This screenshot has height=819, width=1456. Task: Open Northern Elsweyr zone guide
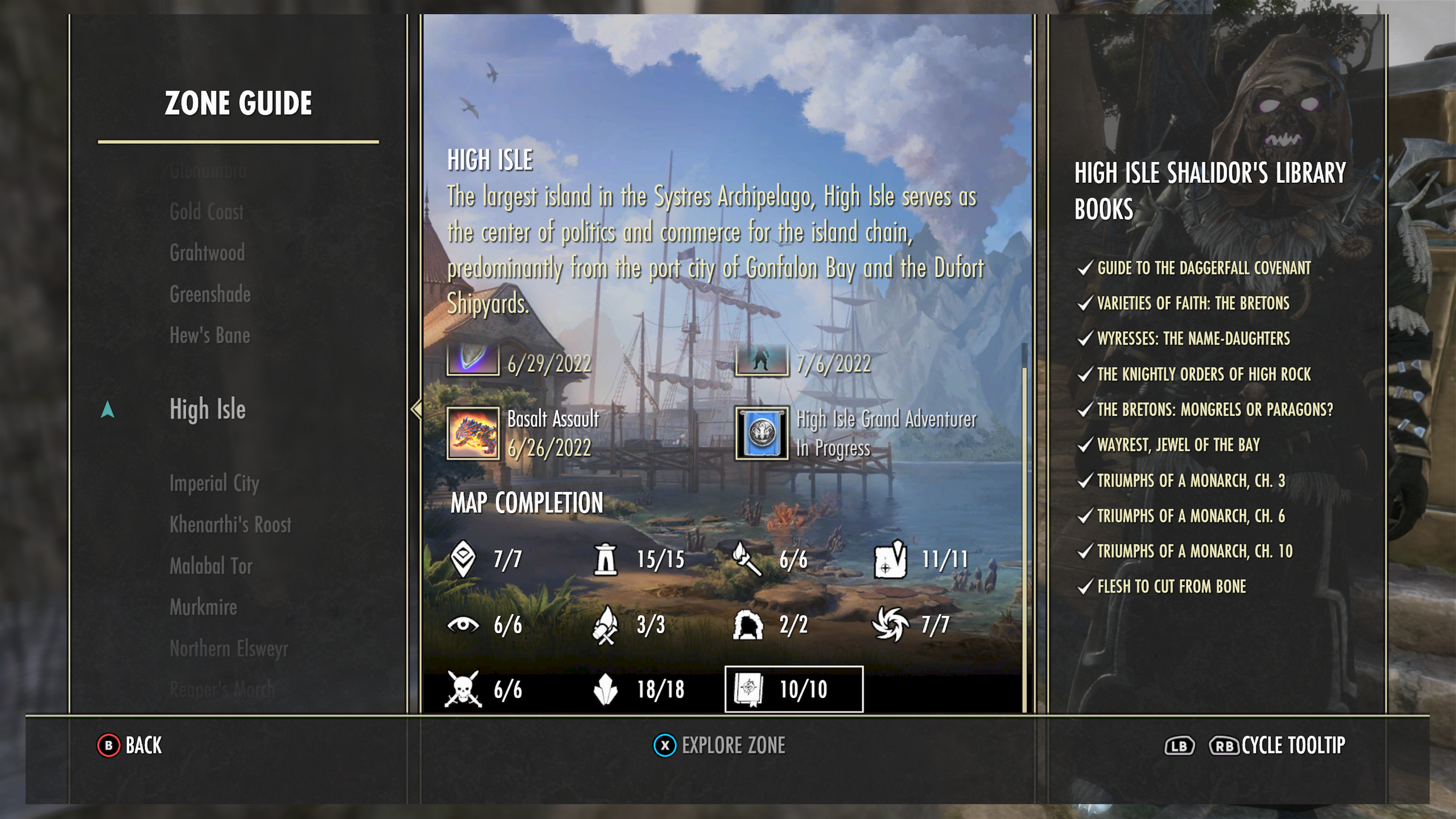click(228, 648)
